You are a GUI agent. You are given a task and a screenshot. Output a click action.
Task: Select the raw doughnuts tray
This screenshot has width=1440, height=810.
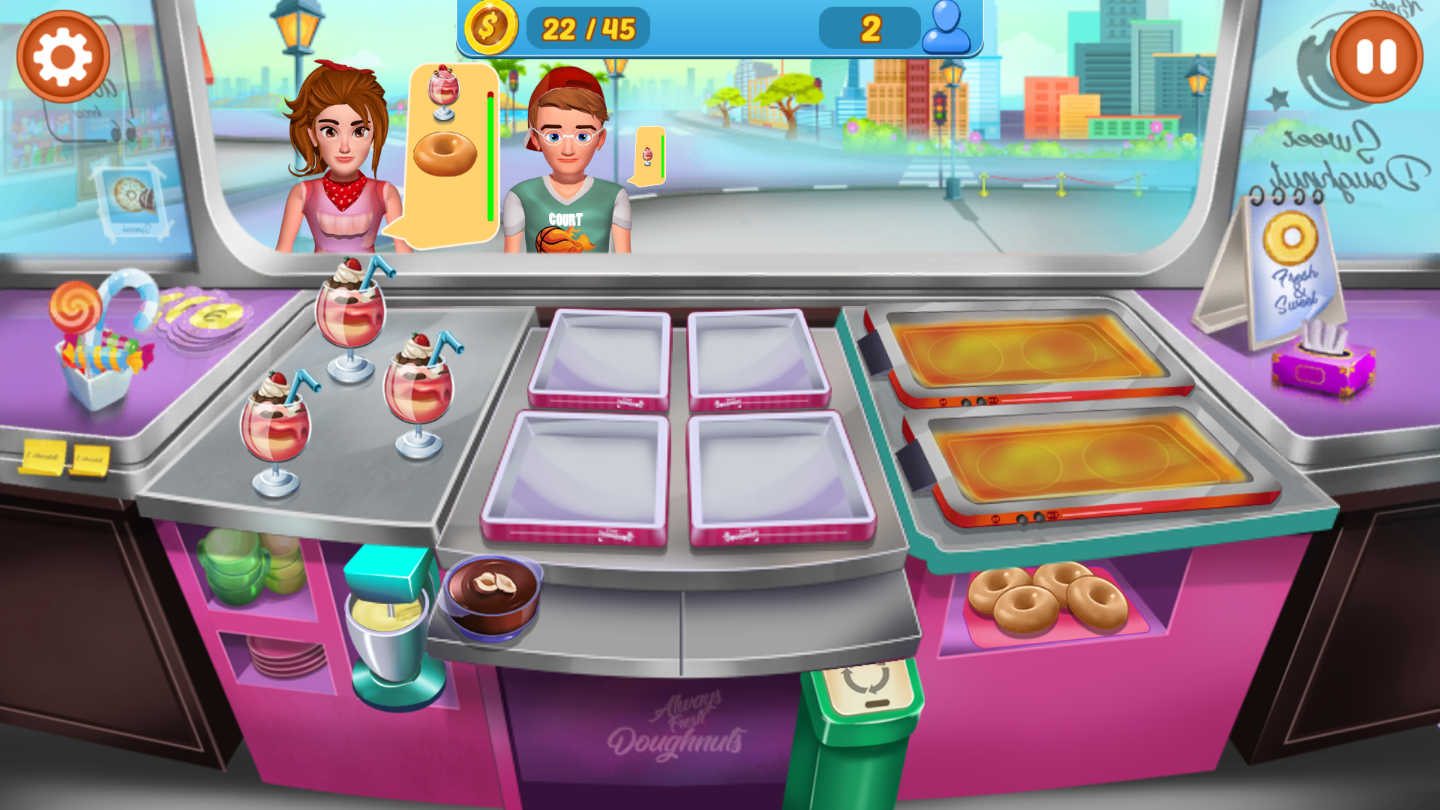tap(1047, 599)
